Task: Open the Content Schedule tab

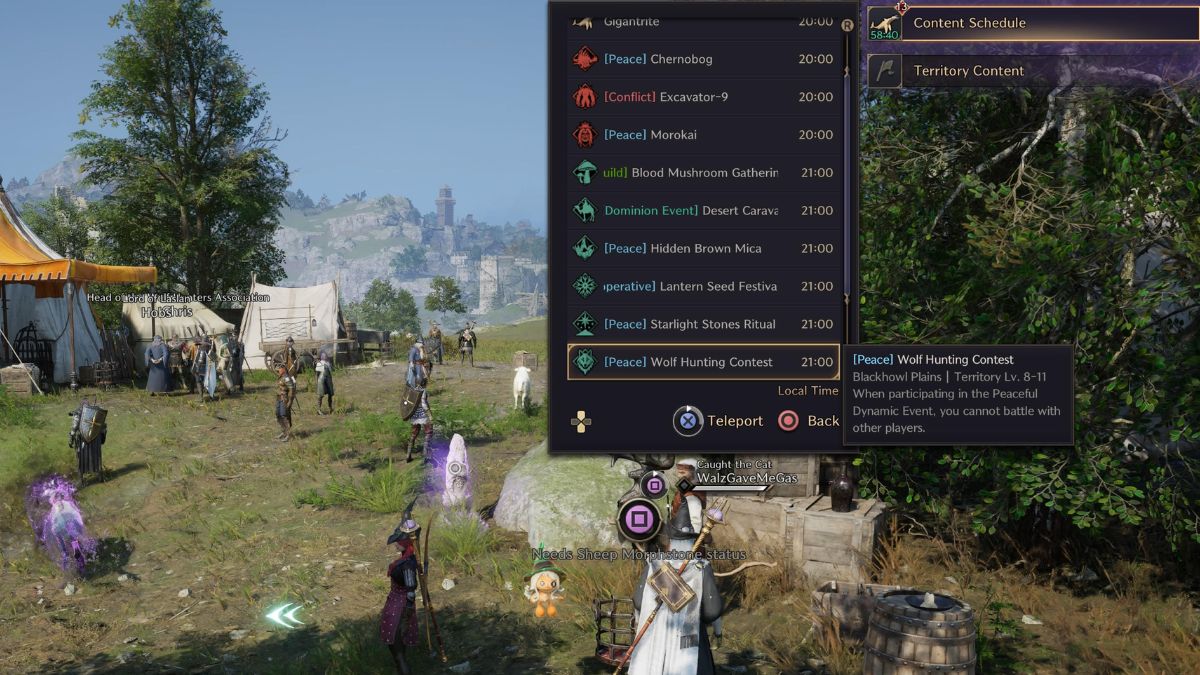Action: click(x=1030, y=23)
